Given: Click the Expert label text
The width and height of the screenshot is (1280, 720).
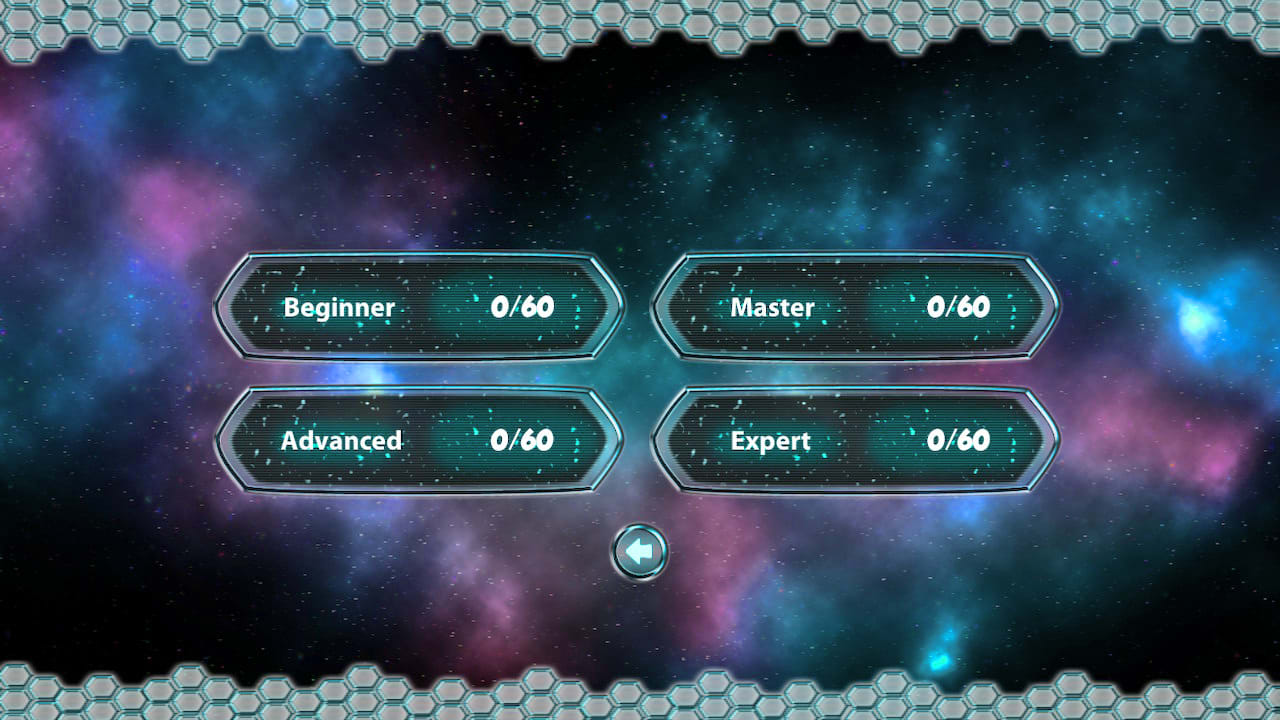Looking at the screenshot, I should 768,440.
